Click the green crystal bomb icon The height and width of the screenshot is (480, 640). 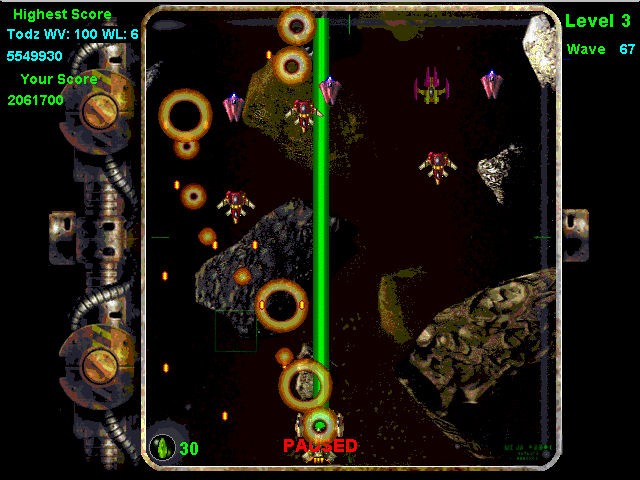tap(161, 447)
